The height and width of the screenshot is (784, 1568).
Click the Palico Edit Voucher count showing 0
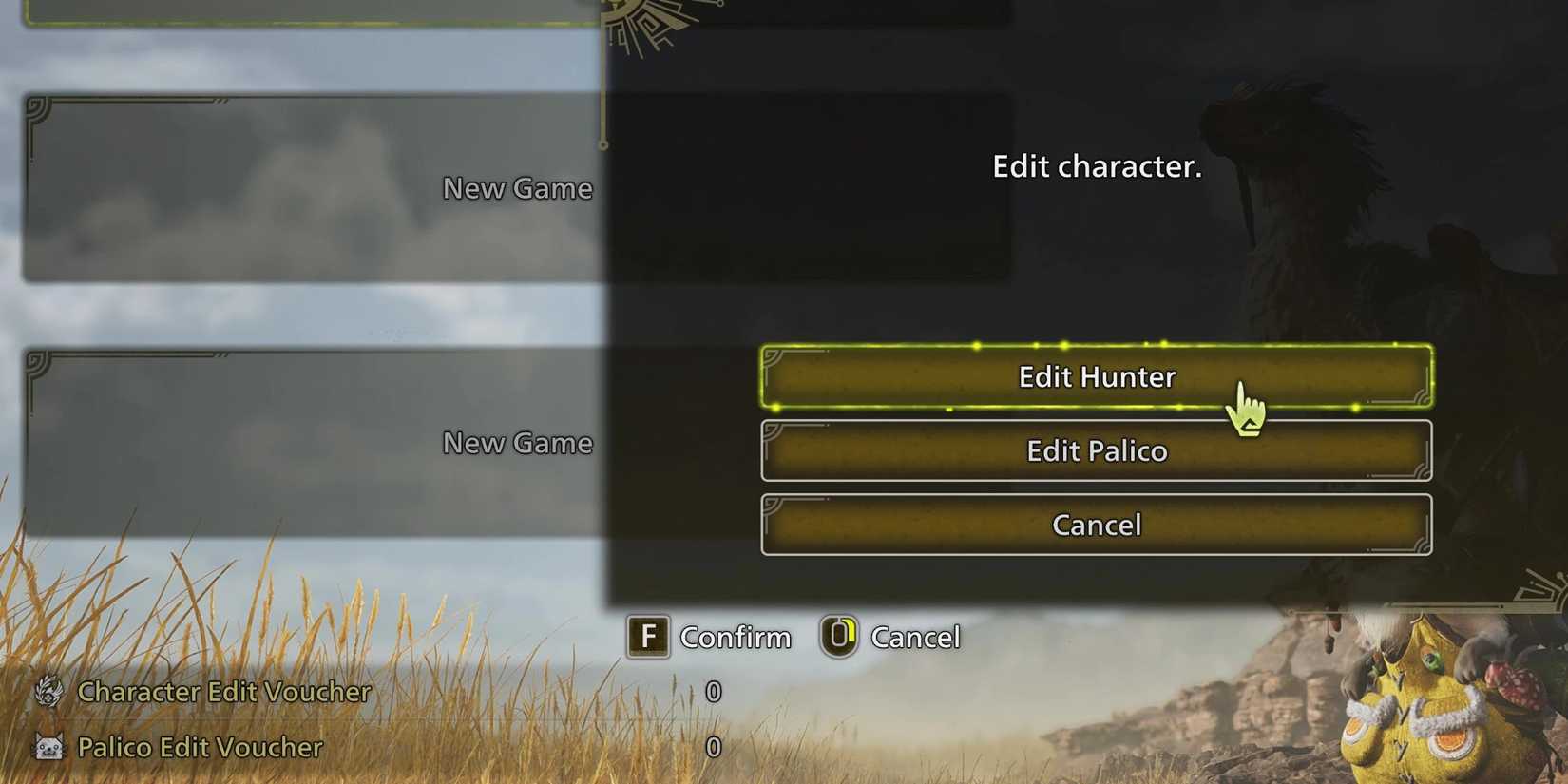point(714,749)
